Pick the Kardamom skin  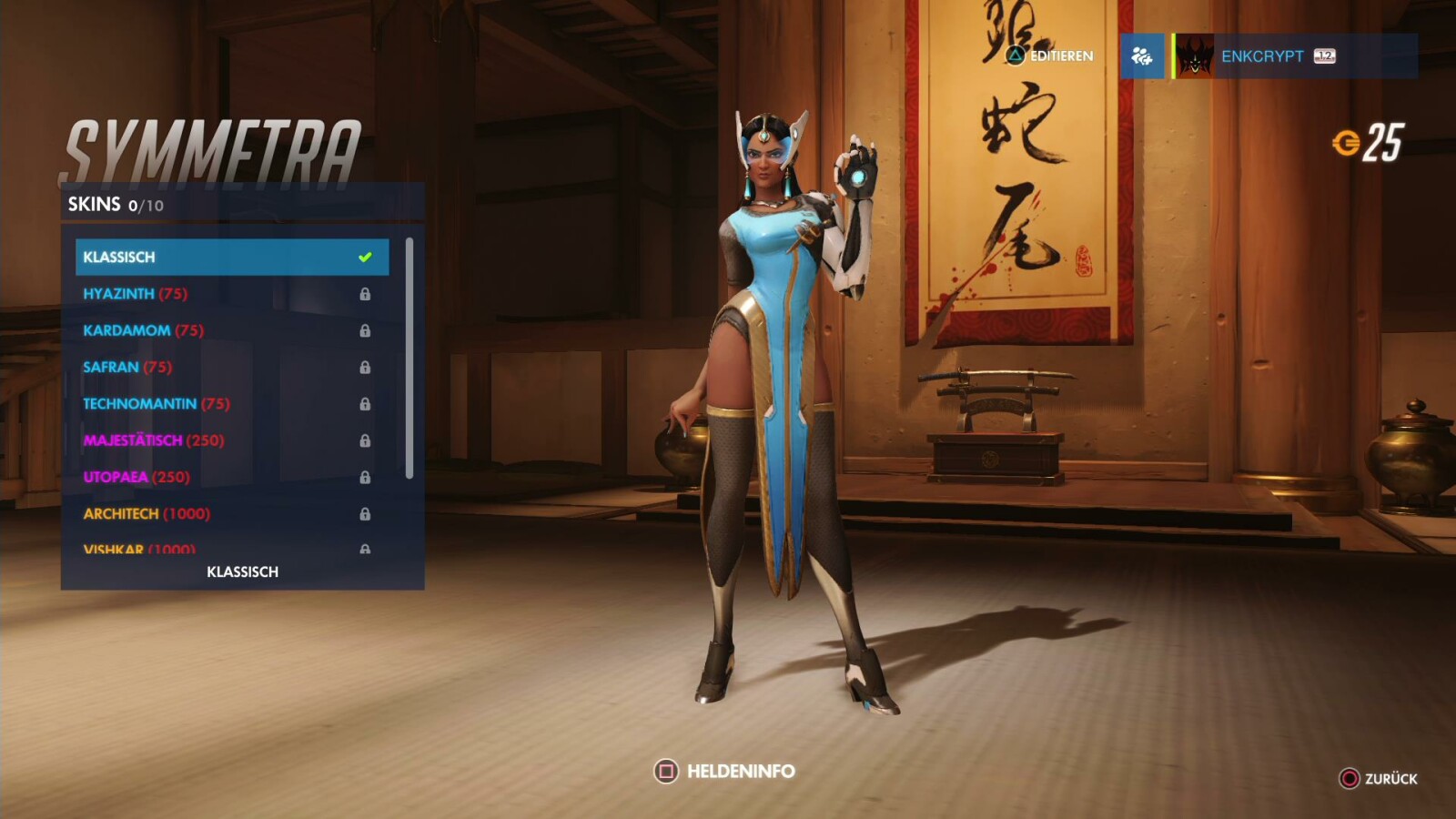(231, 330)
